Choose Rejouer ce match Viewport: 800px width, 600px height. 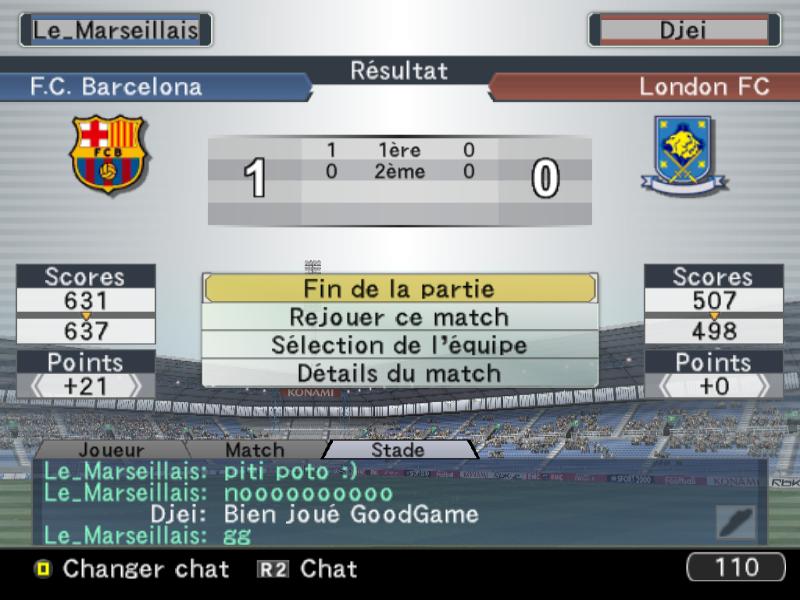pyautogui.click(x=399, y=317)
